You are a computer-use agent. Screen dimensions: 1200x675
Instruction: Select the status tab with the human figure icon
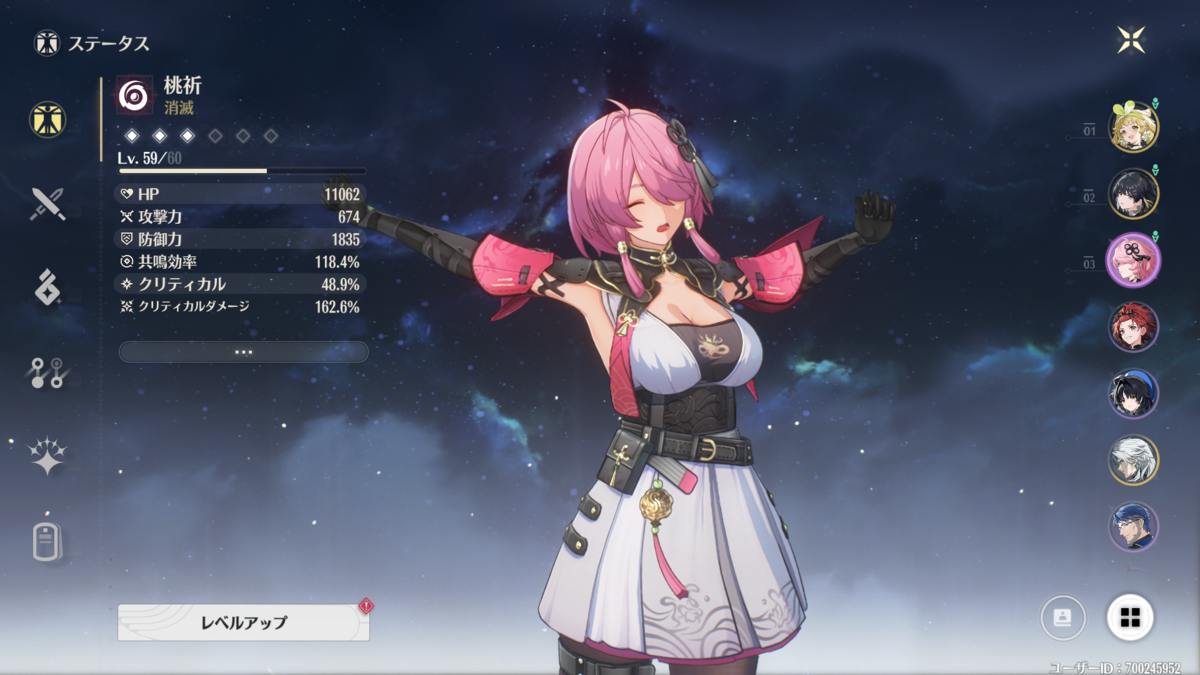(47, 120)
